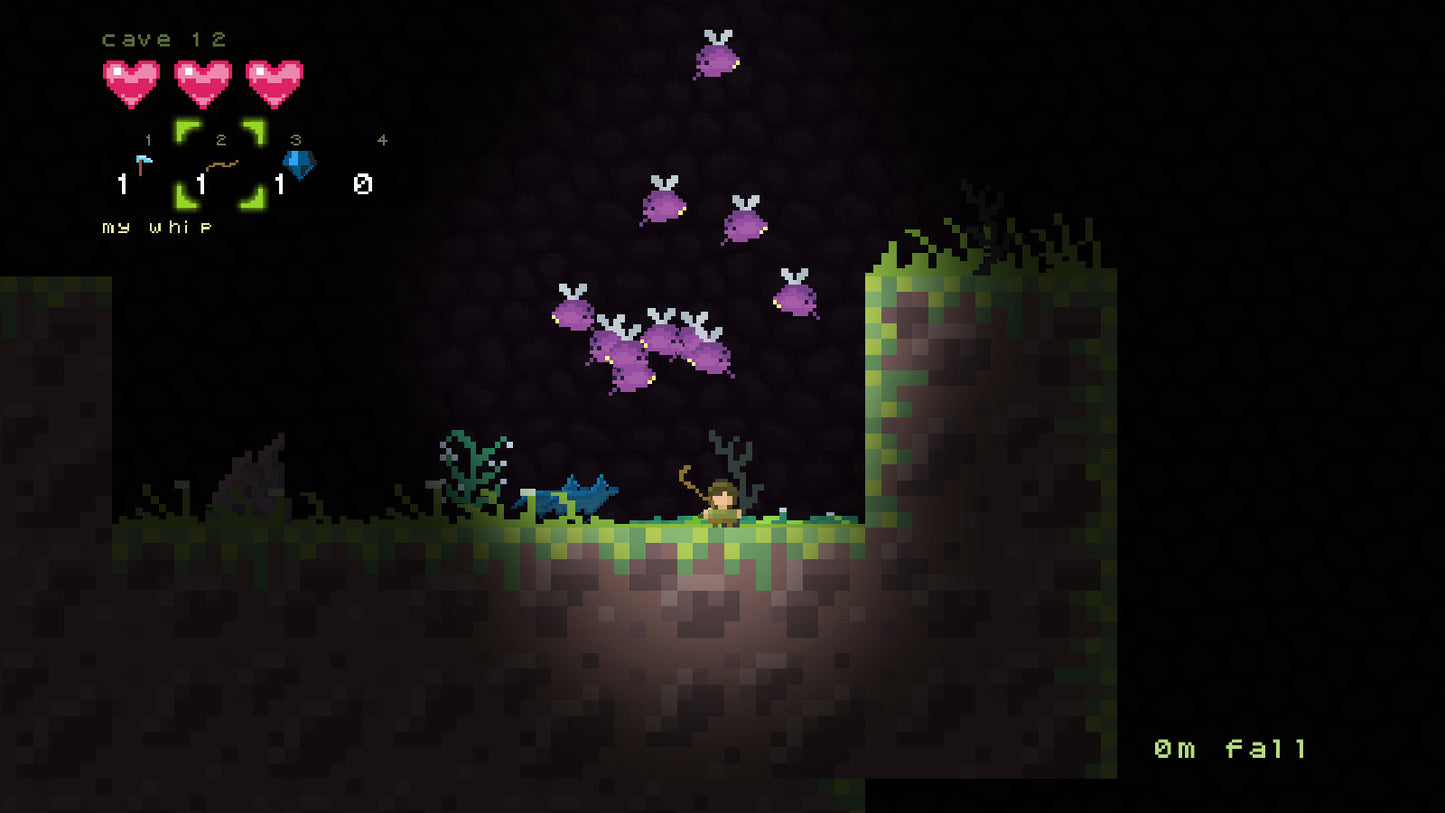Click the my whip item name label

click(x=156, y=227)
